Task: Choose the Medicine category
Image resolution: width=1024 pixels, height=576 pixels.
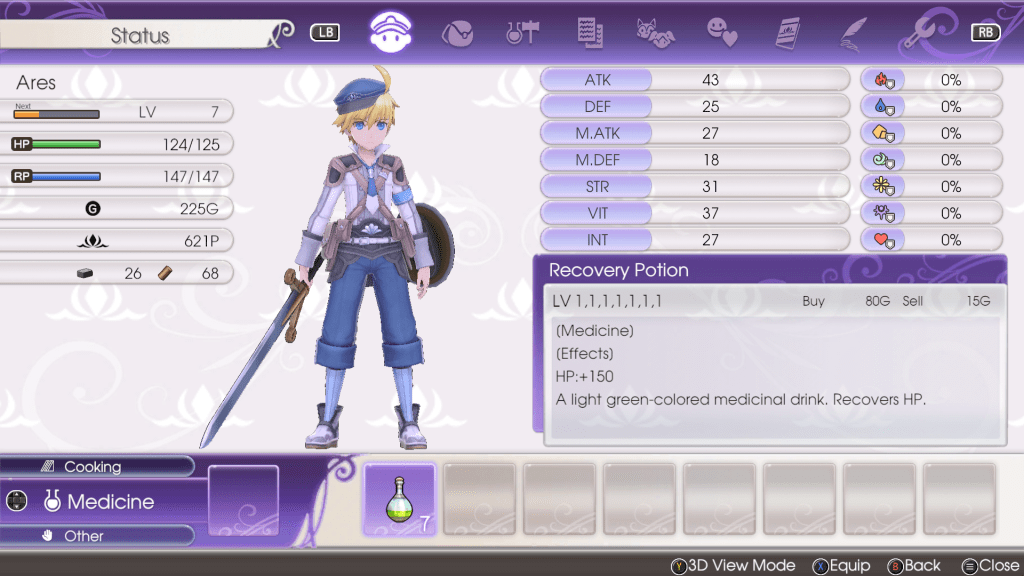Action: (110, 502)
